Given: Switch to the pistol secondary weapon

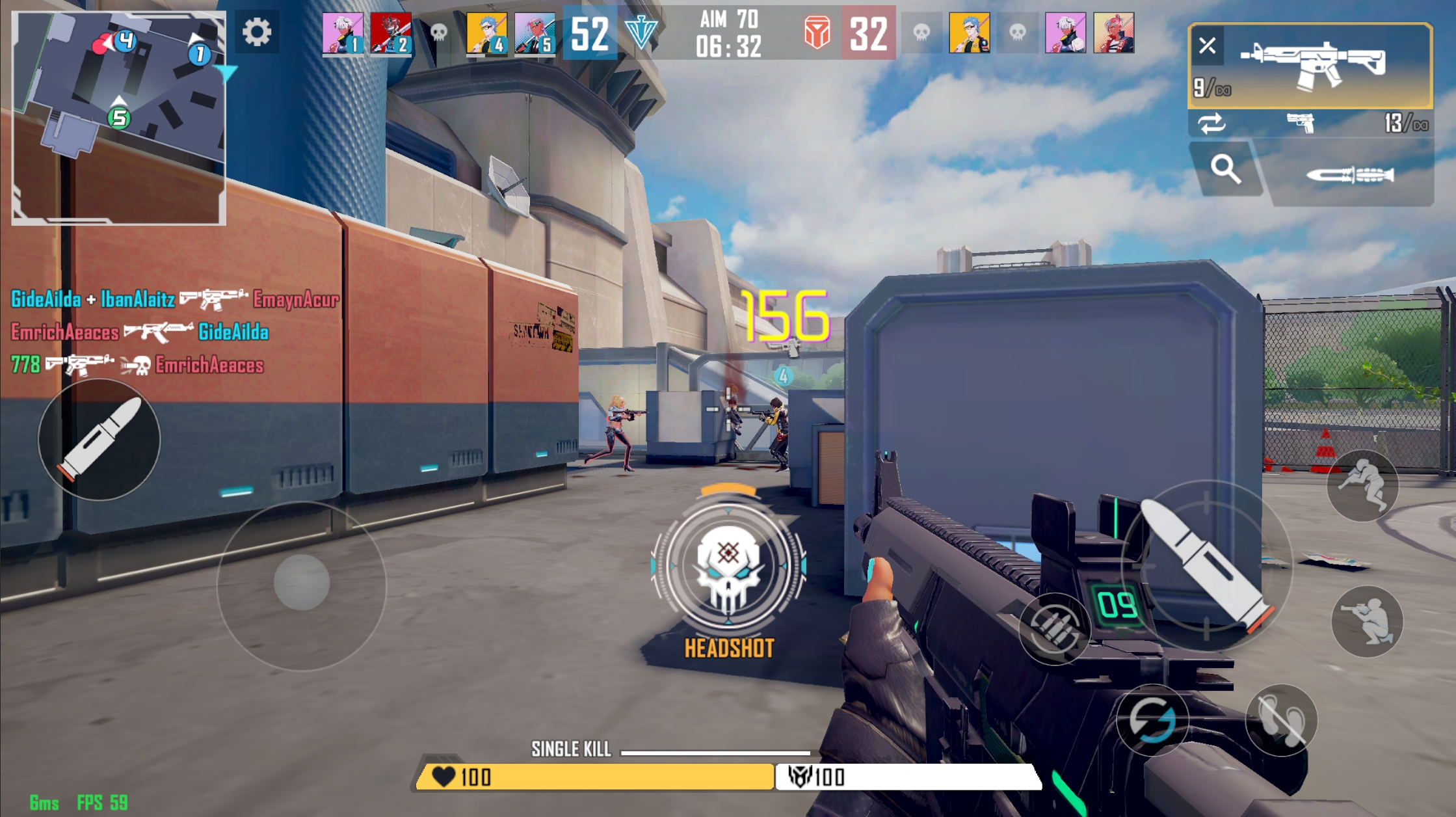Looking at the screenshot, I should tap(1301, 122).
